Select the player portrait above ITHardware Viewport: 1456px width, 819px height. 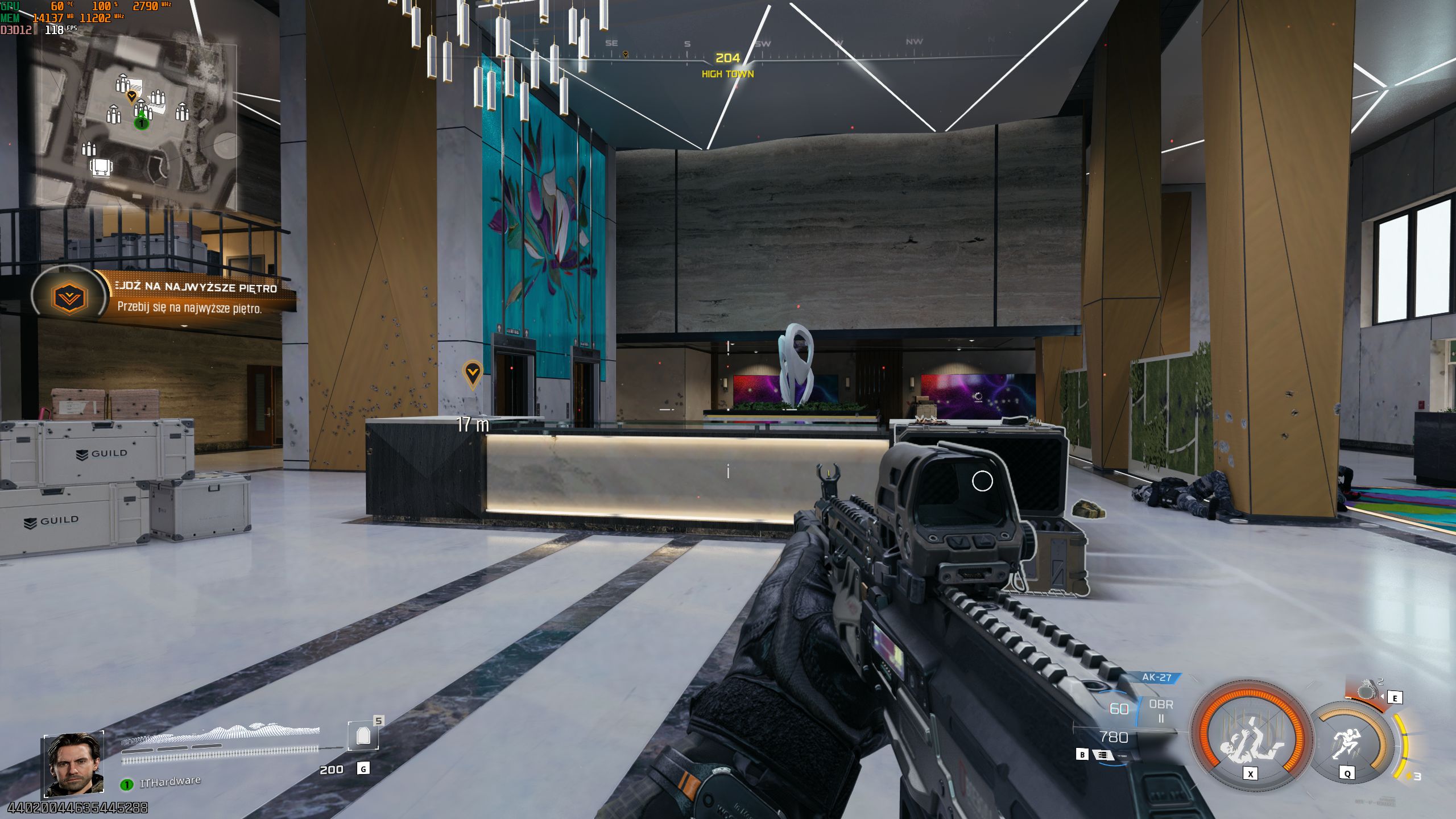click(x=74, y=764)
